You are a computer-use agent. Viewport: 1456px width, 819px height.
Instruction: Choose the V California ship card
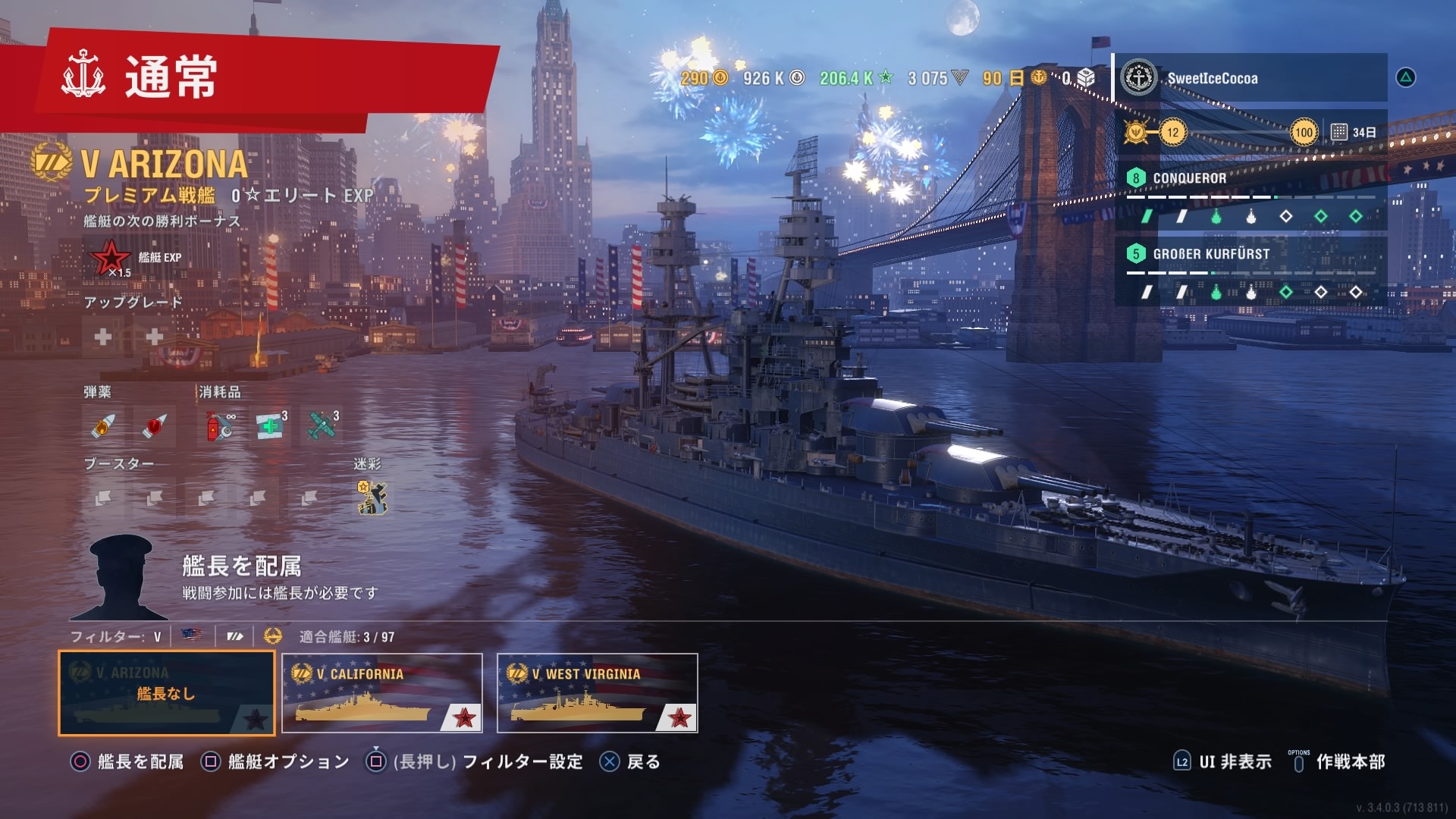pyautogui.click(x=381, y=693)
